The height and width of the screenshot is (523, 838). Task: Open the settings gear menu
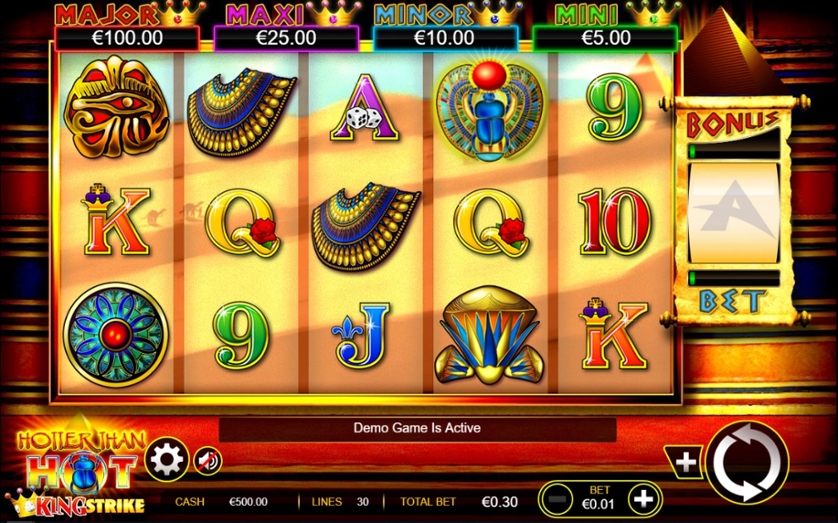pos(167,460)
